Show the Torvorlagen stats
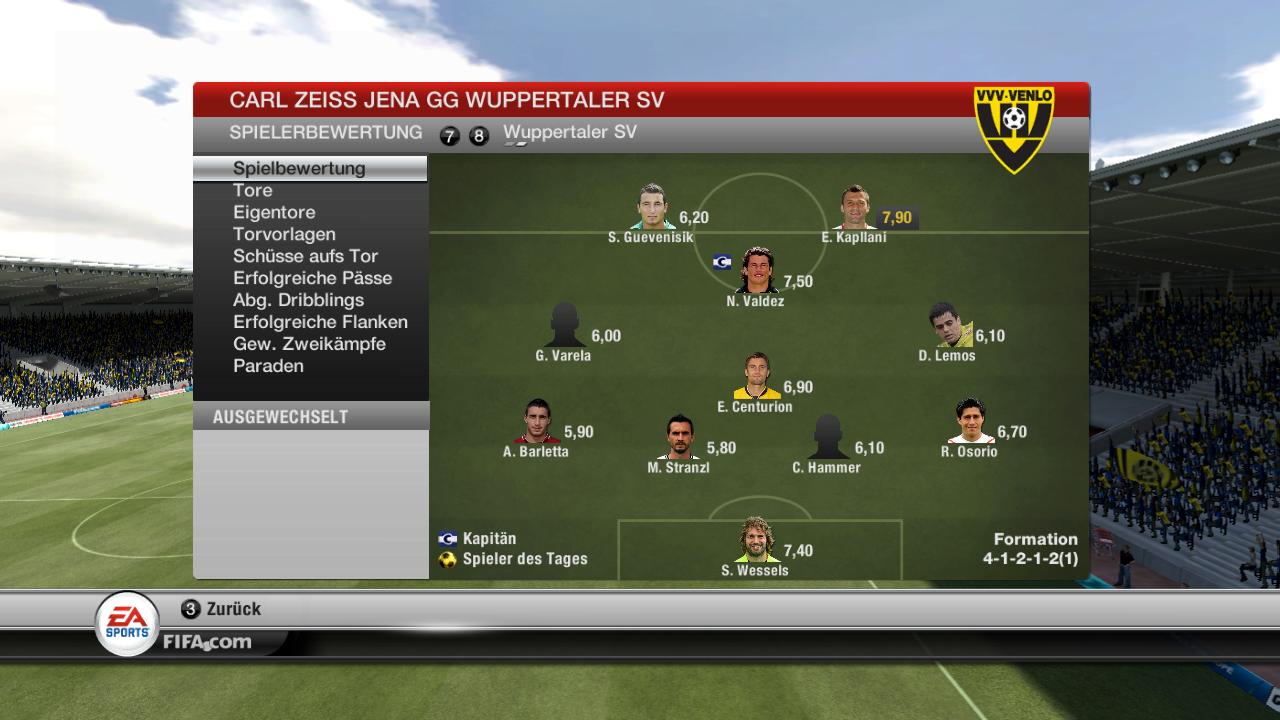The image size is (1280, 720). click(x=284, y=234)
